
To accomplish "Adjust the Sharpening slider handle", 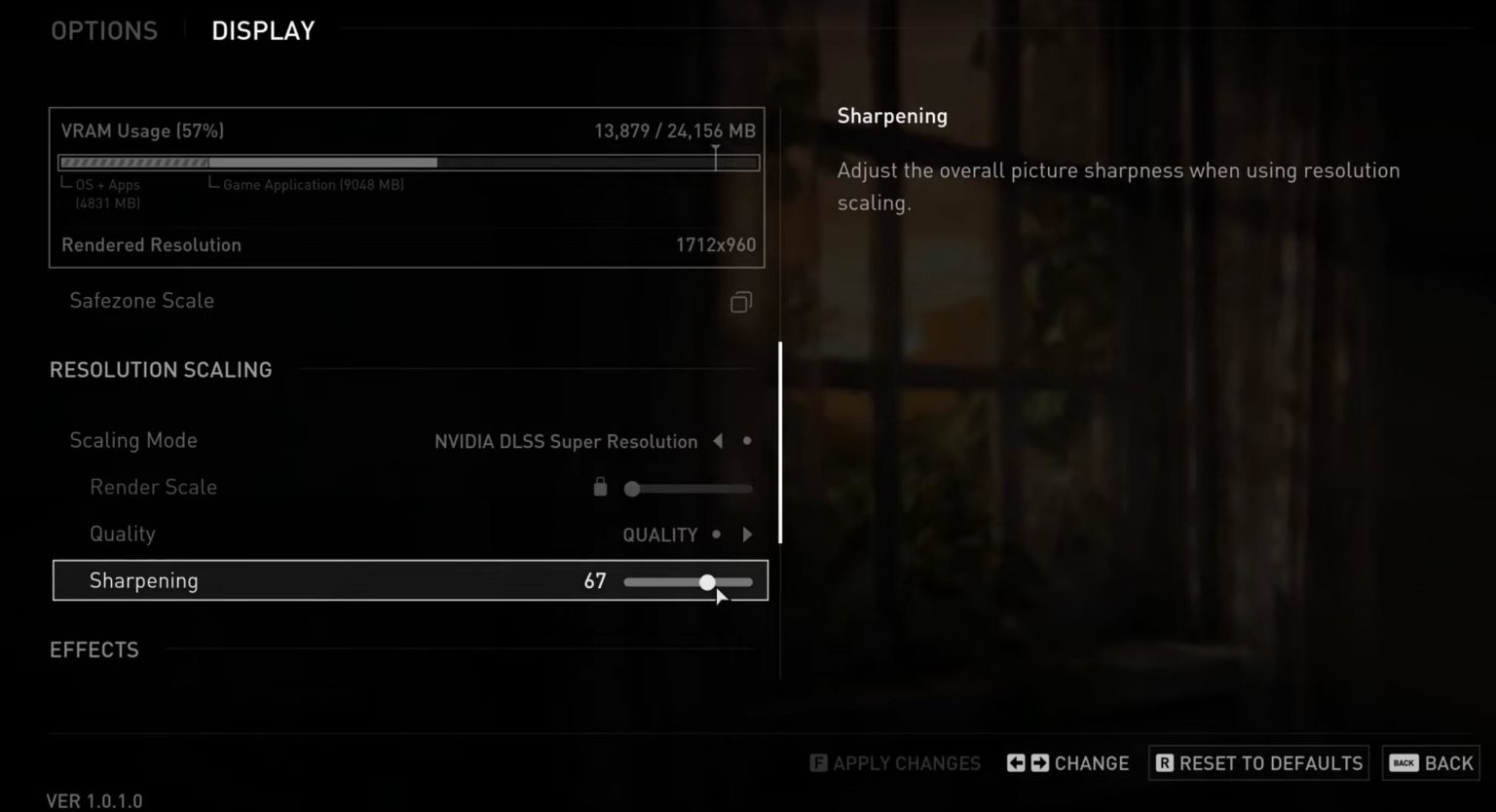I will (x=707, y=581).
